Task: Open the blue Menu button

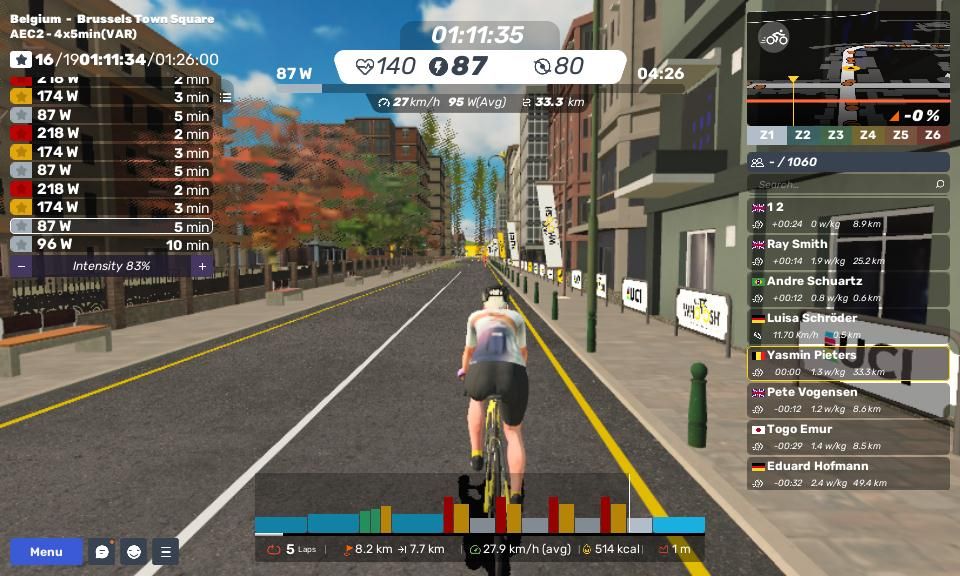Action: click(x=46, y=552)
